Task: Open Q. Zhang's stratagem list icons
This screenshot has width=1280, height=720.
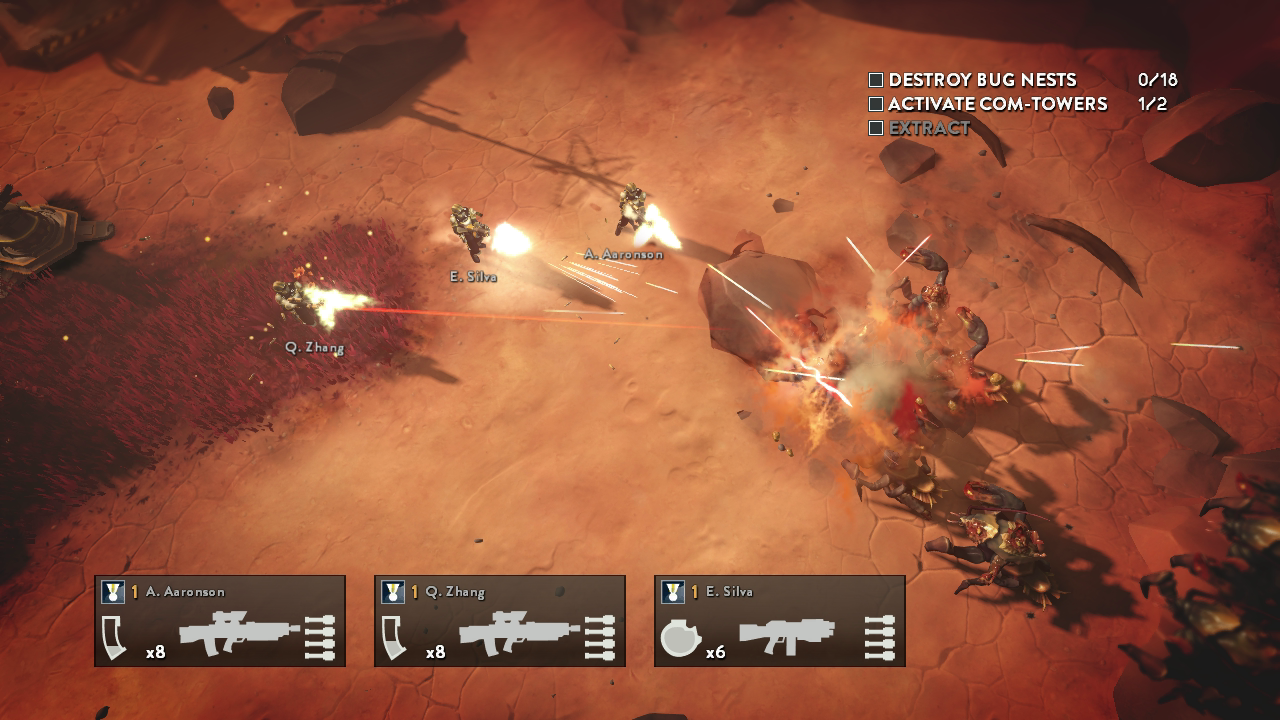Action: [x=601, y=636]
